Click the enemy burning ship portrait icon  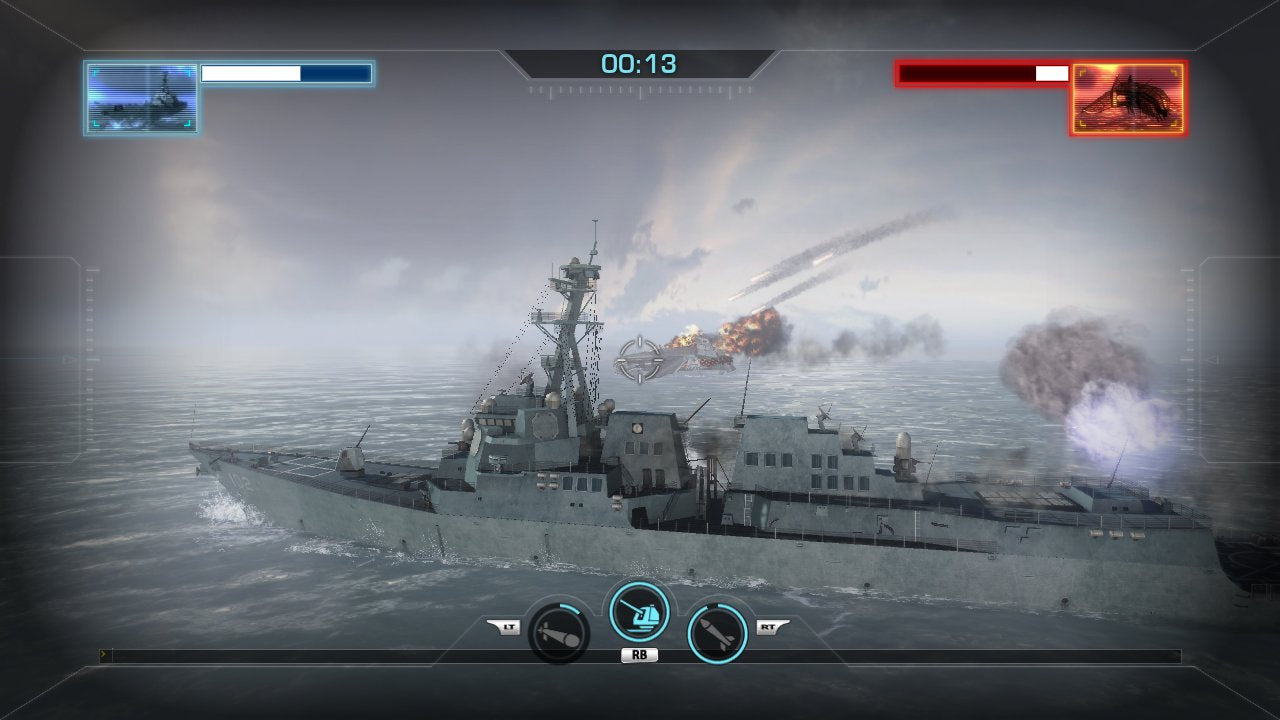pyautogui.click(x=1129, y=96)
